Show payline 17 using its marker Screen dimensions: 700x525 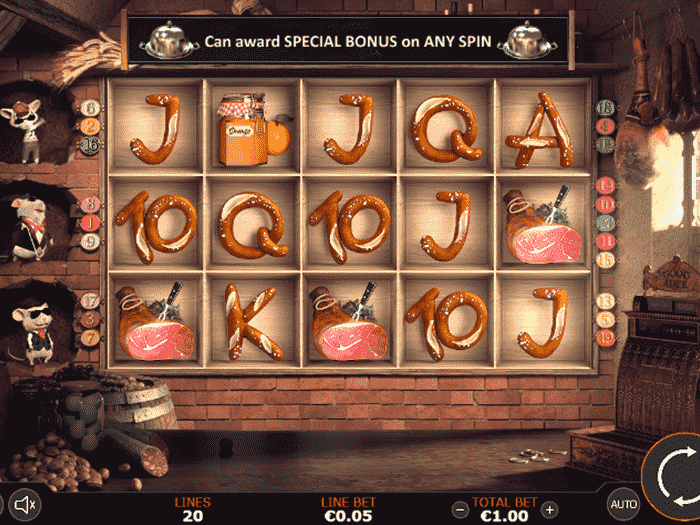pos(91,300)
